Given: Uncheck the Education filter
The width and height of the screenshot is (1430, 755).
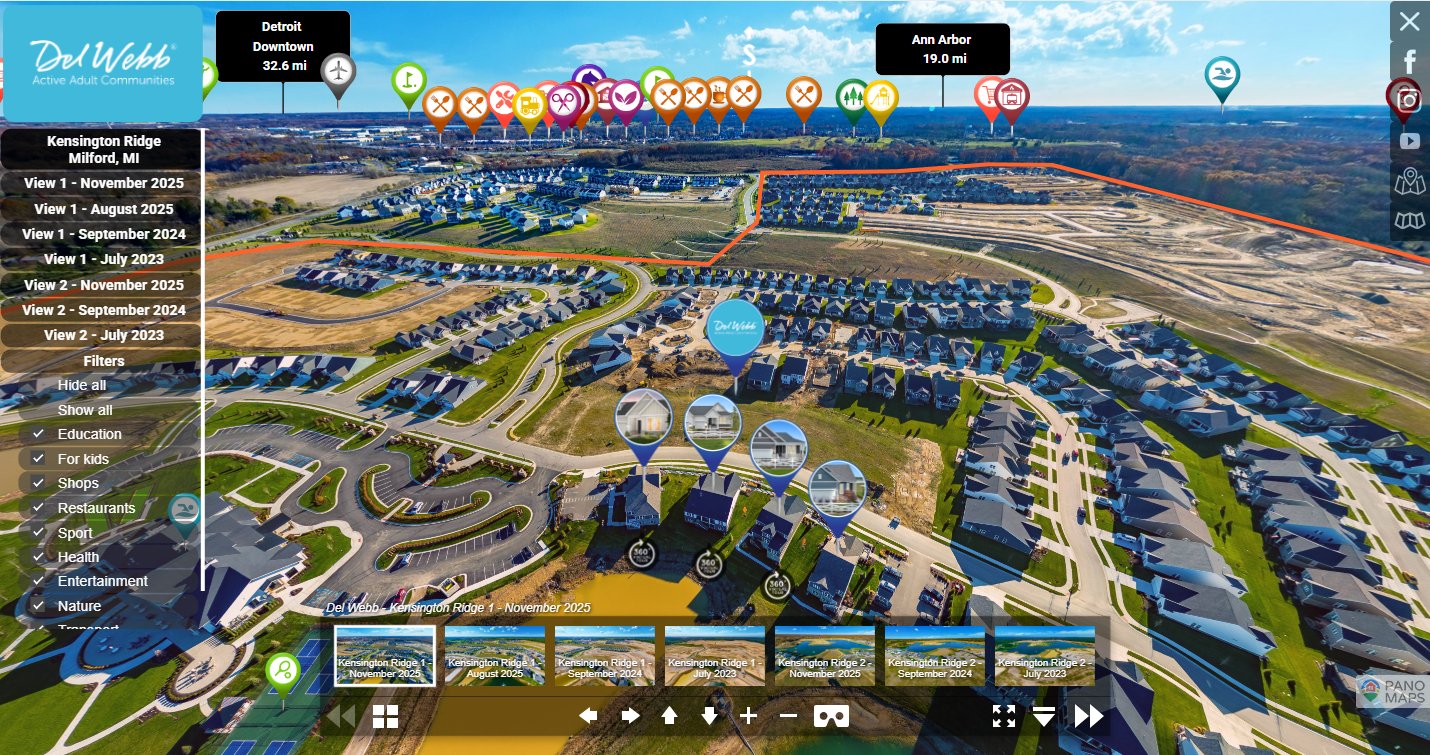Looking at the screenshot, I should click(x=38, y=434).
